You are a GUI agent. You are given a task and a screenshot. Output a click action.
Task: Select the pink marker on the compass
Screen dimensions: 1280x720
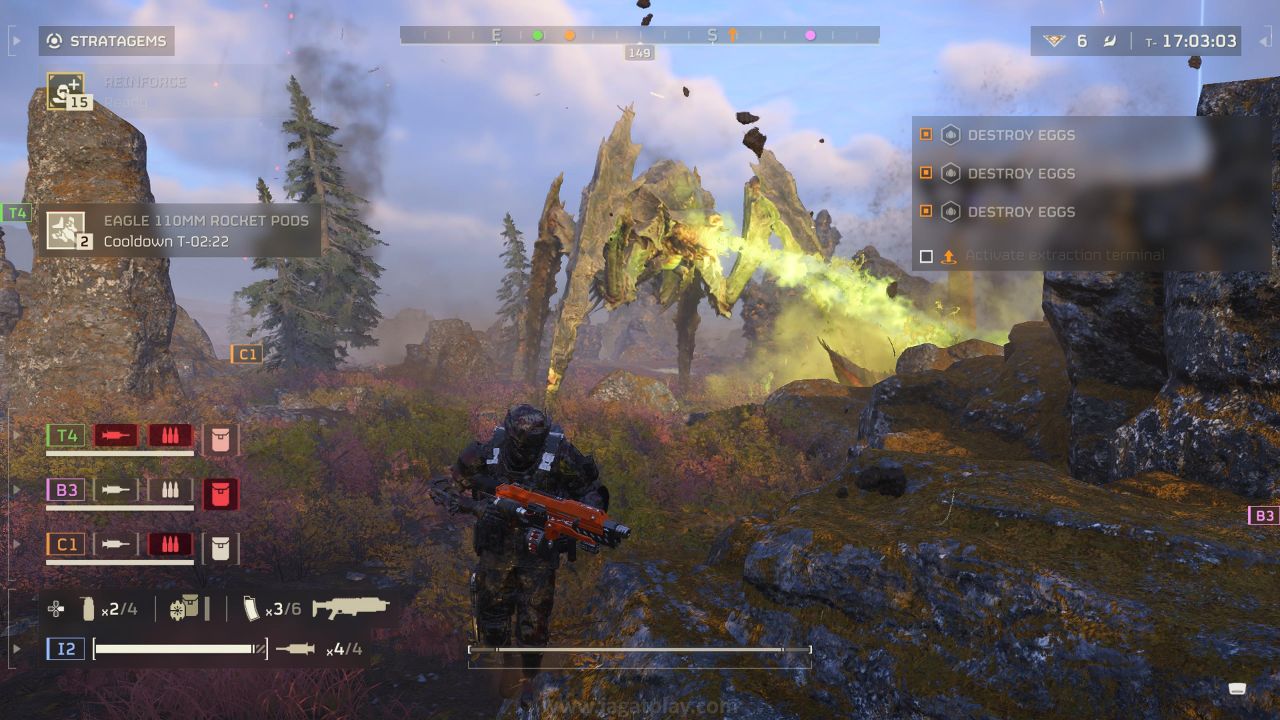pyautogui.click(x=810, y=35)
